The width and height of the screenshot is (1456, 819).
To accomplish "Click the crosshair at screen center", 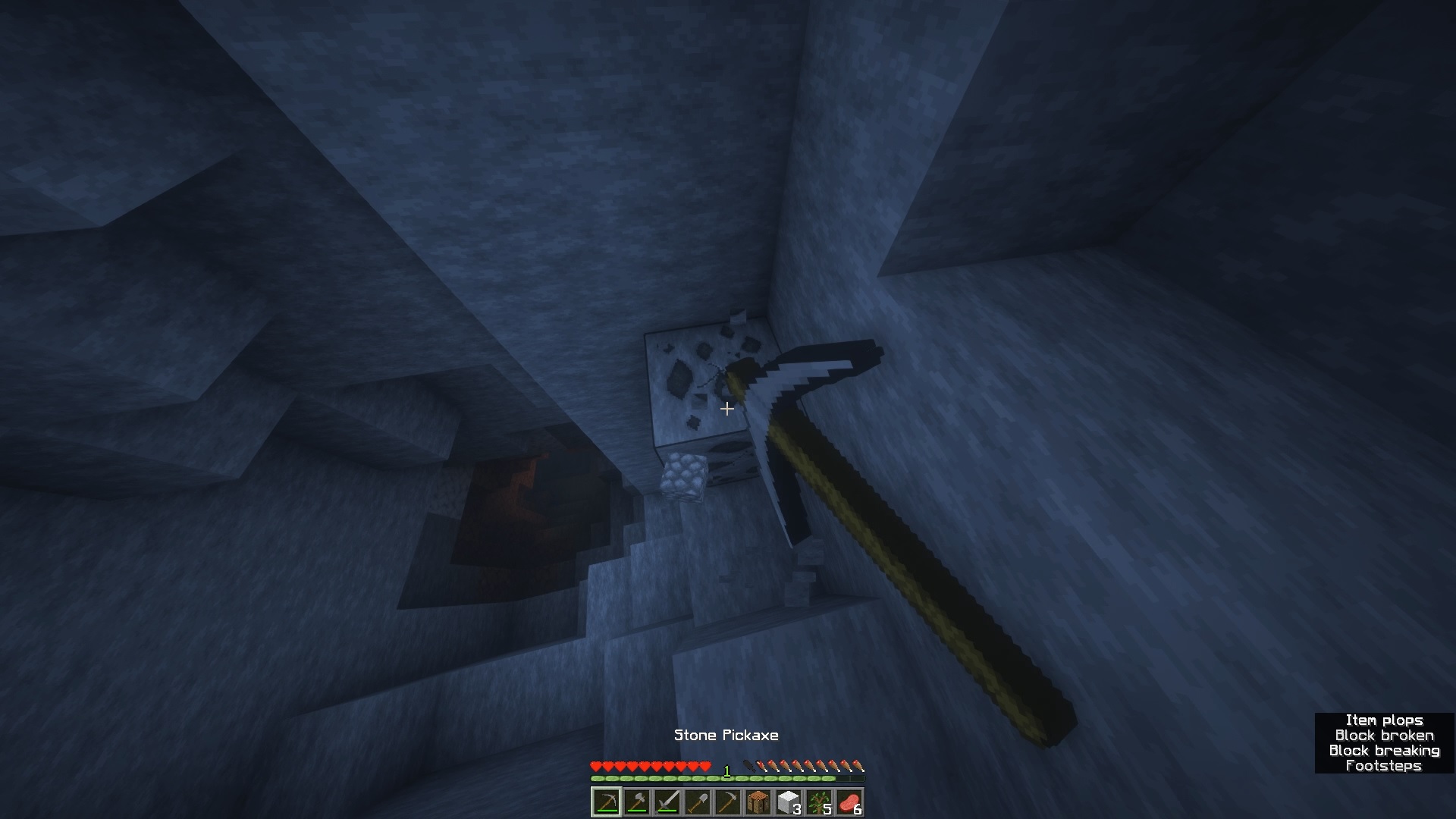I will [727, 409].
